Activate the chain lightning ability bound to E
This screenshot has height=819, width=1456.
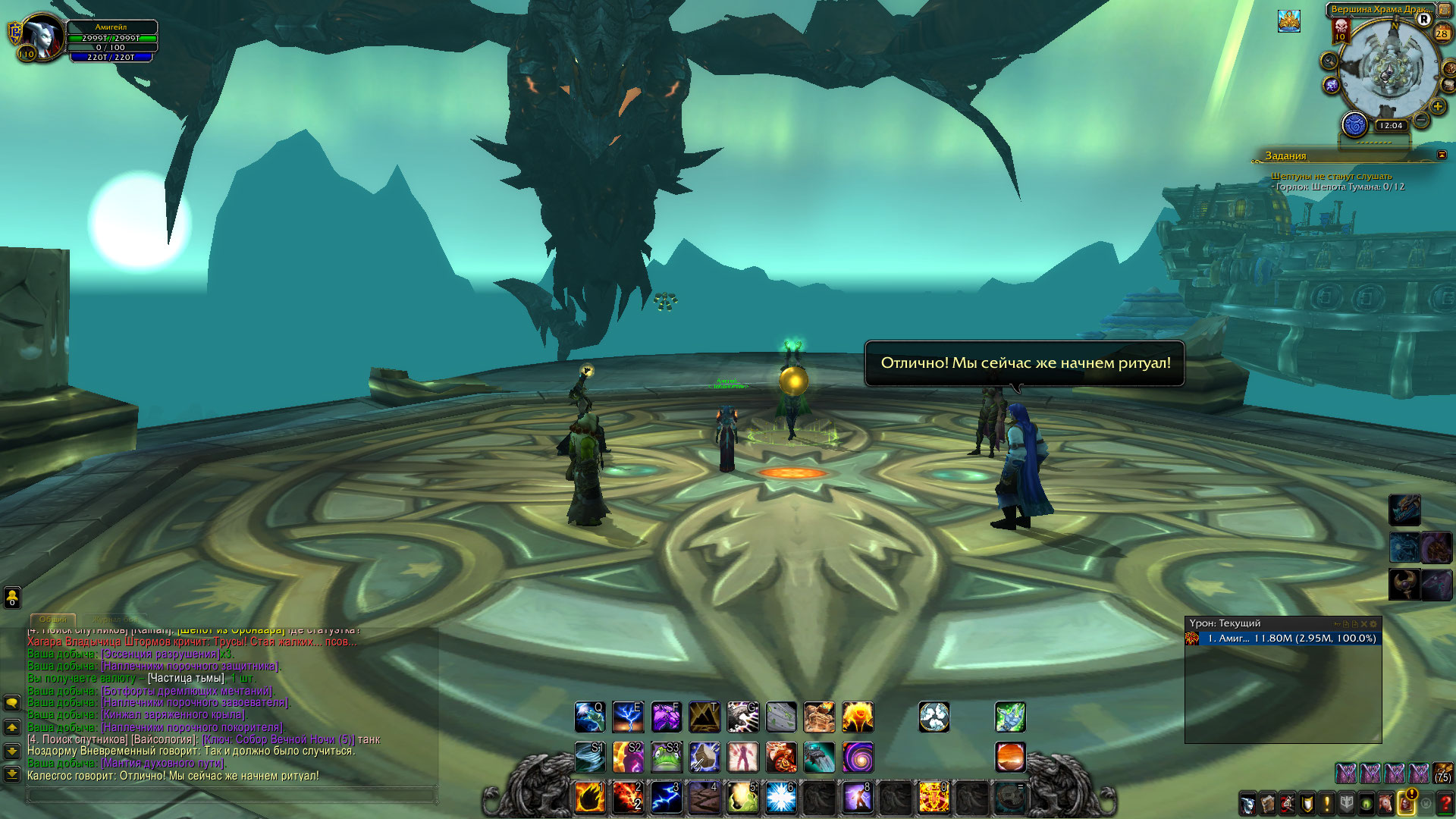[x=628, y=717]
